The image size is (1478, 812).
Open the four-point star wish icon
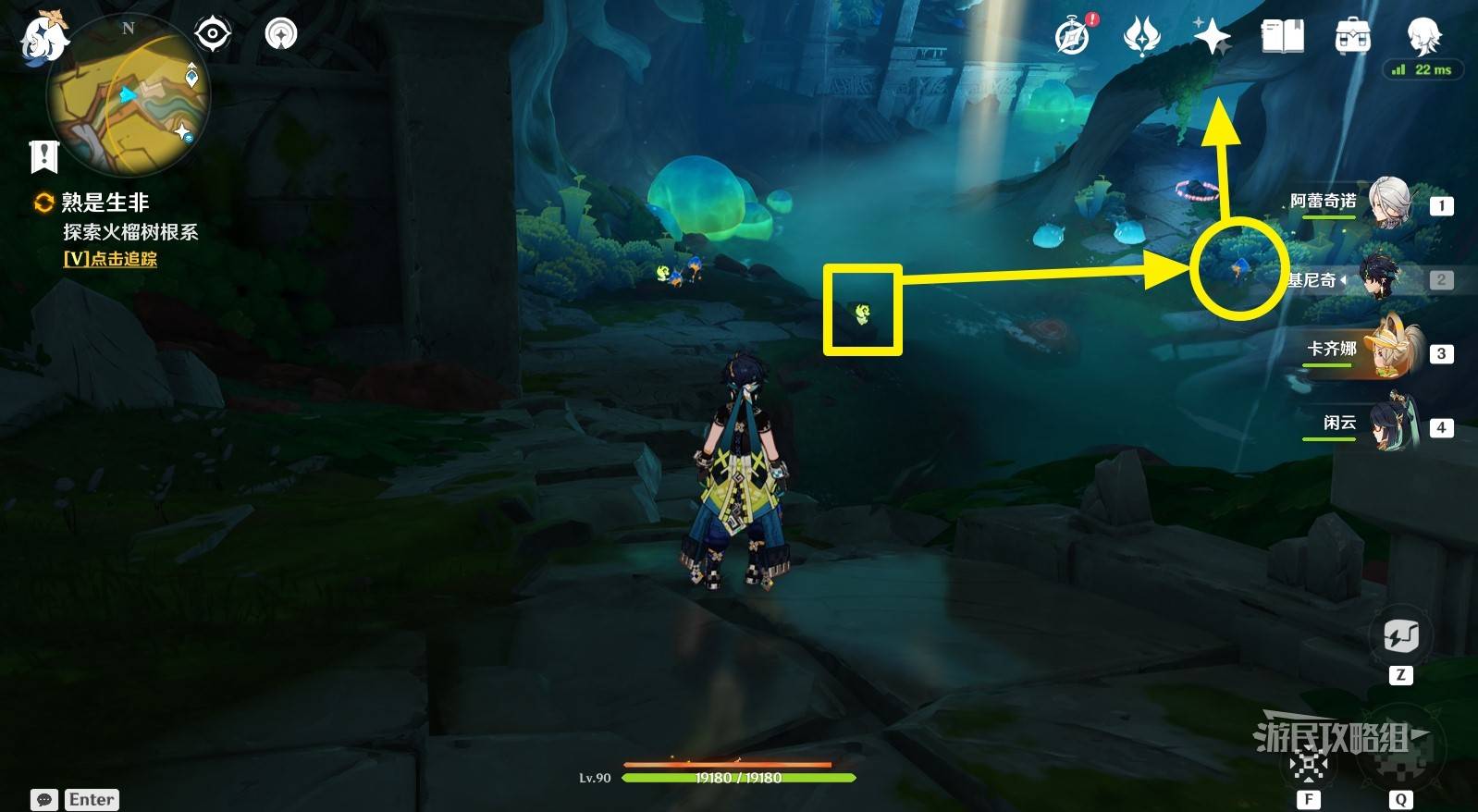pos(1212,37)
